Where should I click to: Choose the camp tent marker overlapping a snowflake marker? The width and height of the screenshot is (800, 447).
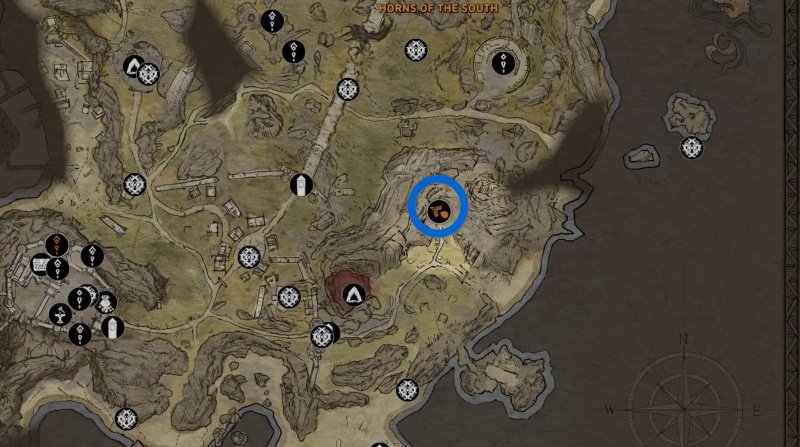pyautogui.click(x=133, y=67)
